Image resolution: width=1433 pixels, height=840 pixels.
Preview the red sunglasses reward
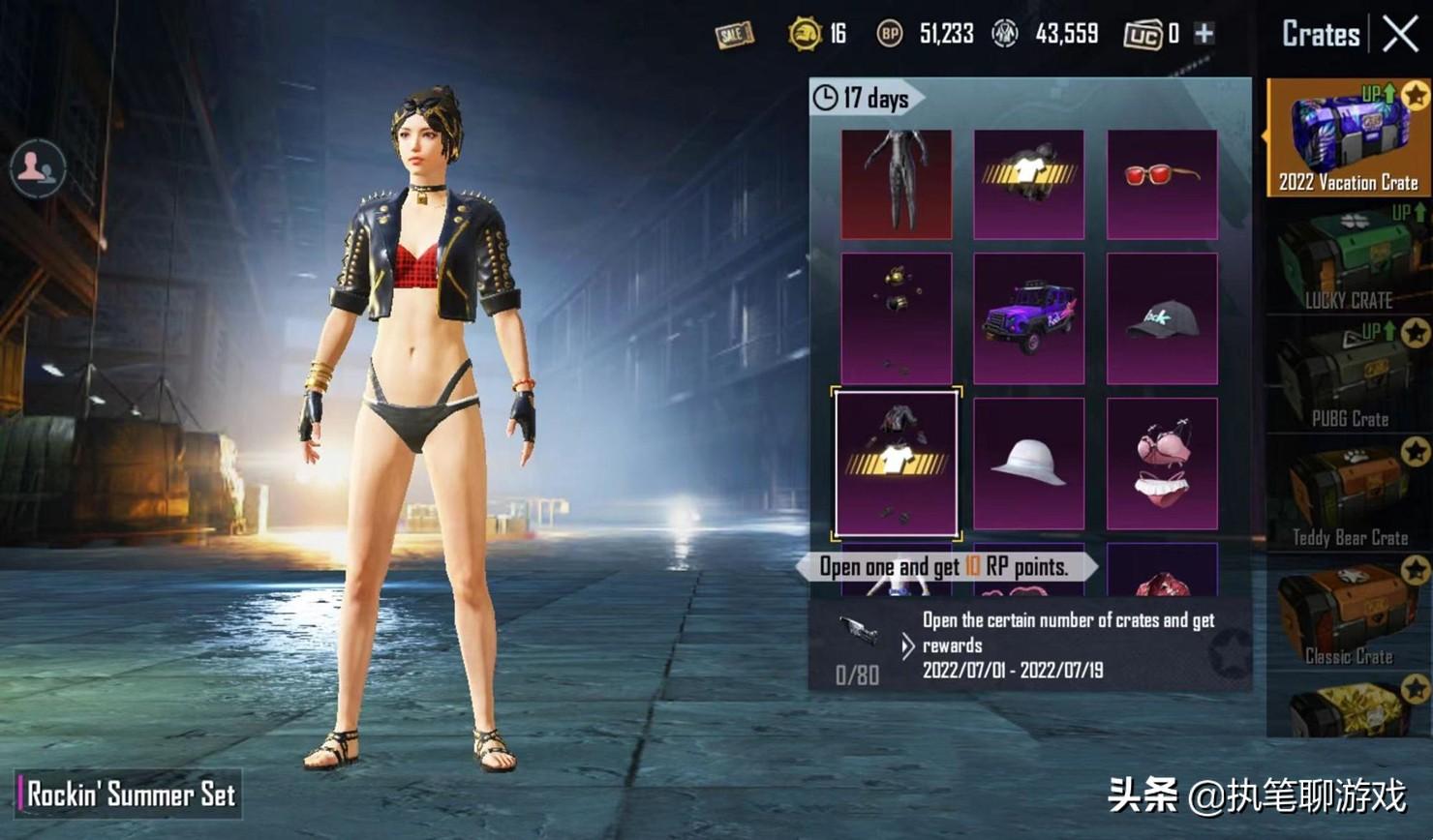tap(1161, 184)
